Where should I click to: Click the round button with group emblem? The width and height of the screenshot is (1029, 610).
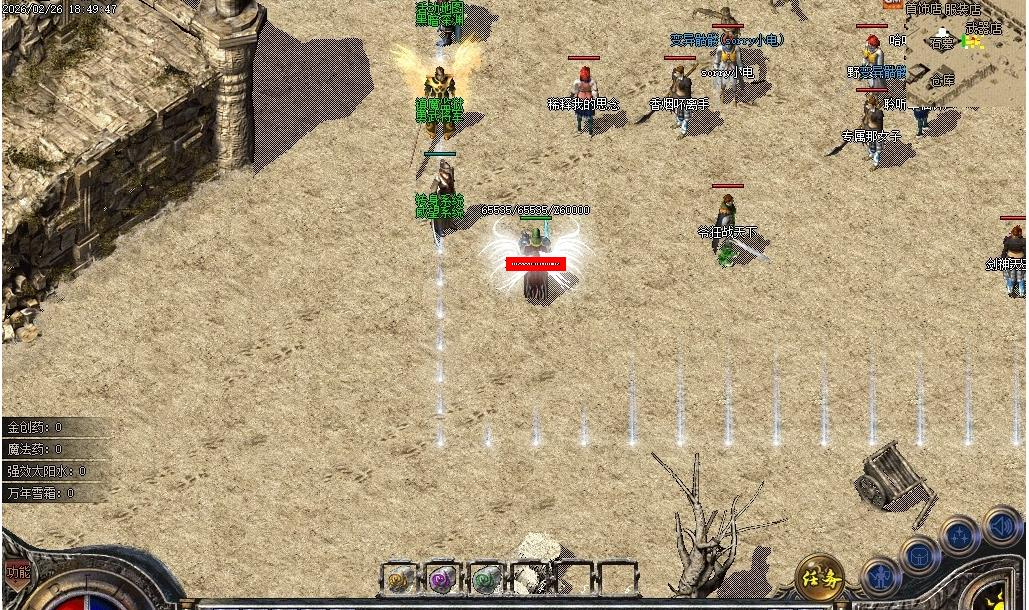(960, 536)
